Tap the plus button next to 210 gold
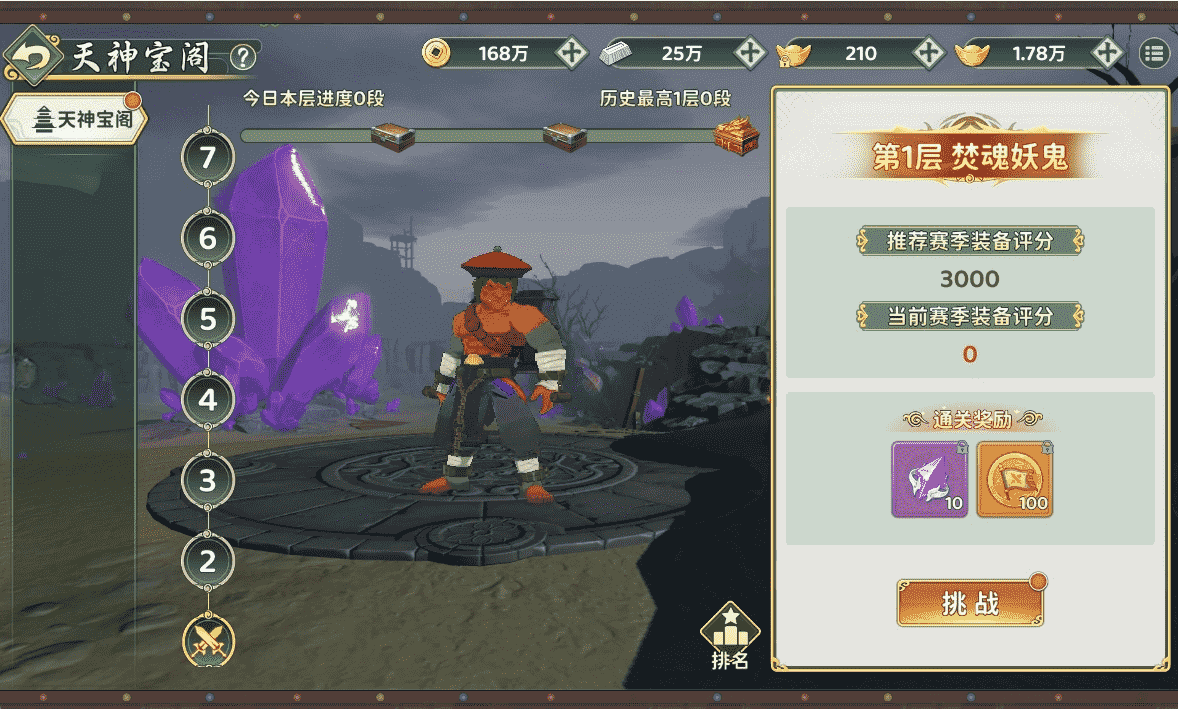 pos(928,53)
